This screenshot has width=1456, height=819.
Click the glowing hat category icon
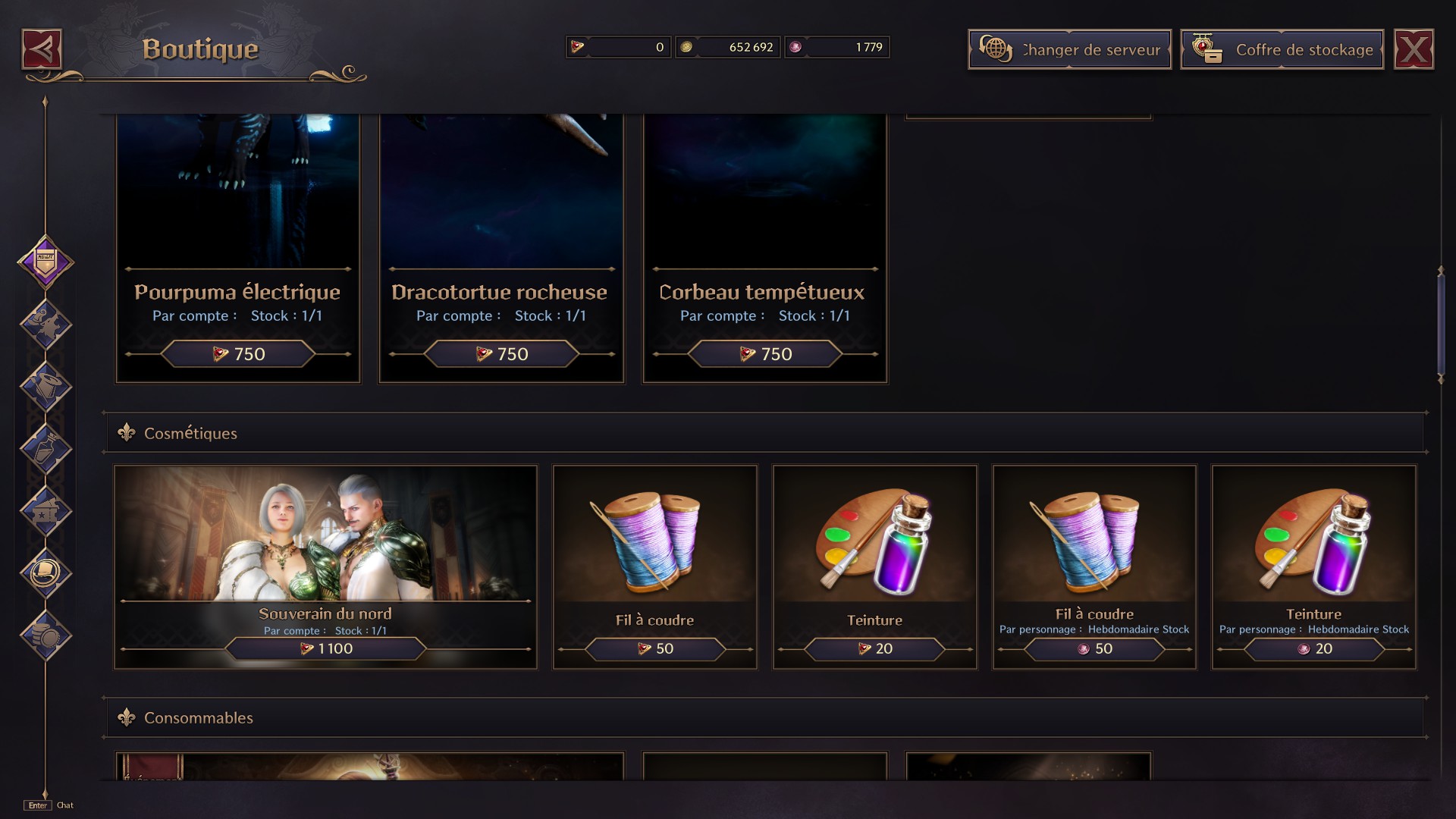click(47, 574)
